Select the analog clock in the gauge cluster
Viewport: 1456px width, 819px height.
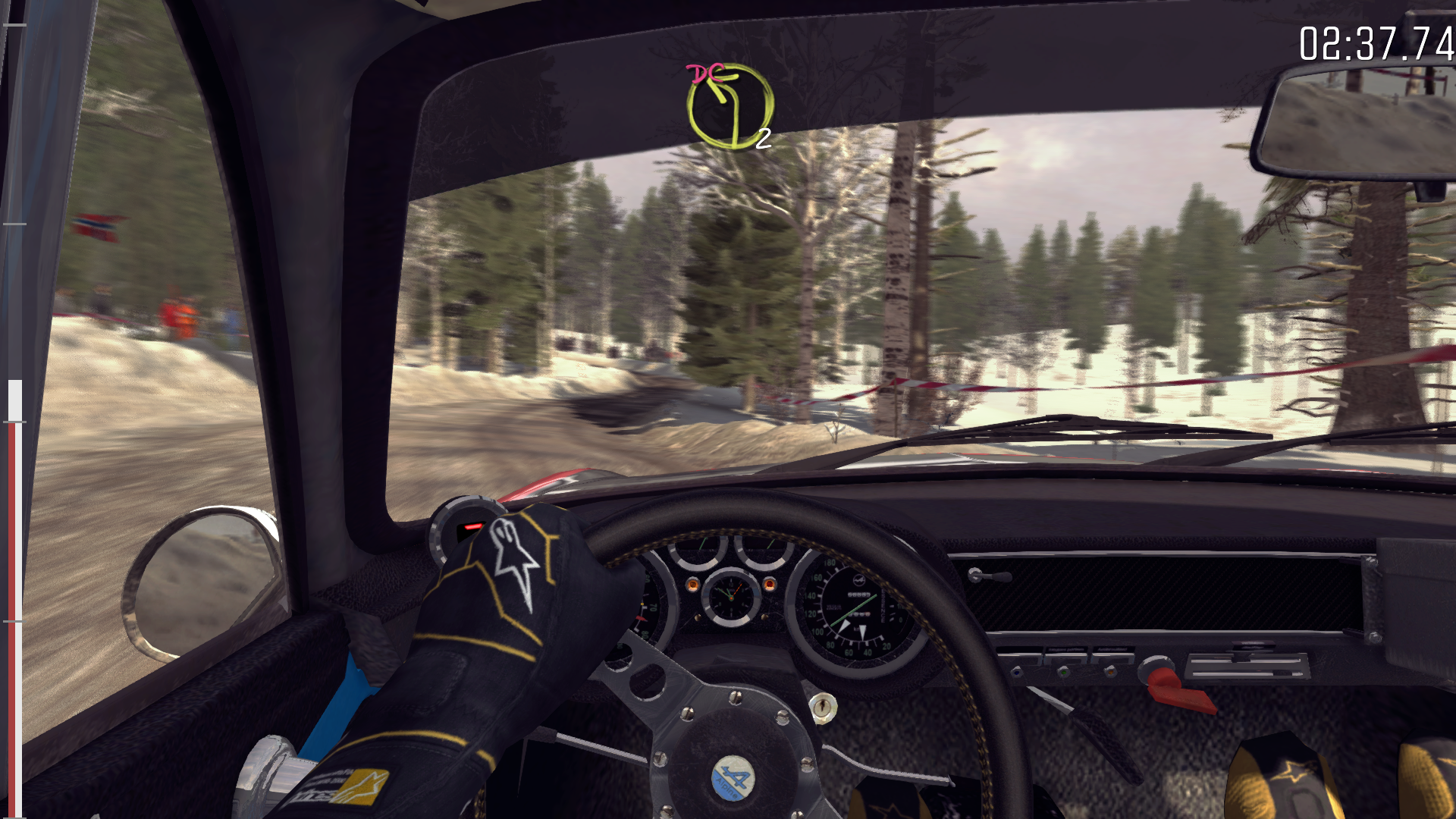click(x=732, y=599)
